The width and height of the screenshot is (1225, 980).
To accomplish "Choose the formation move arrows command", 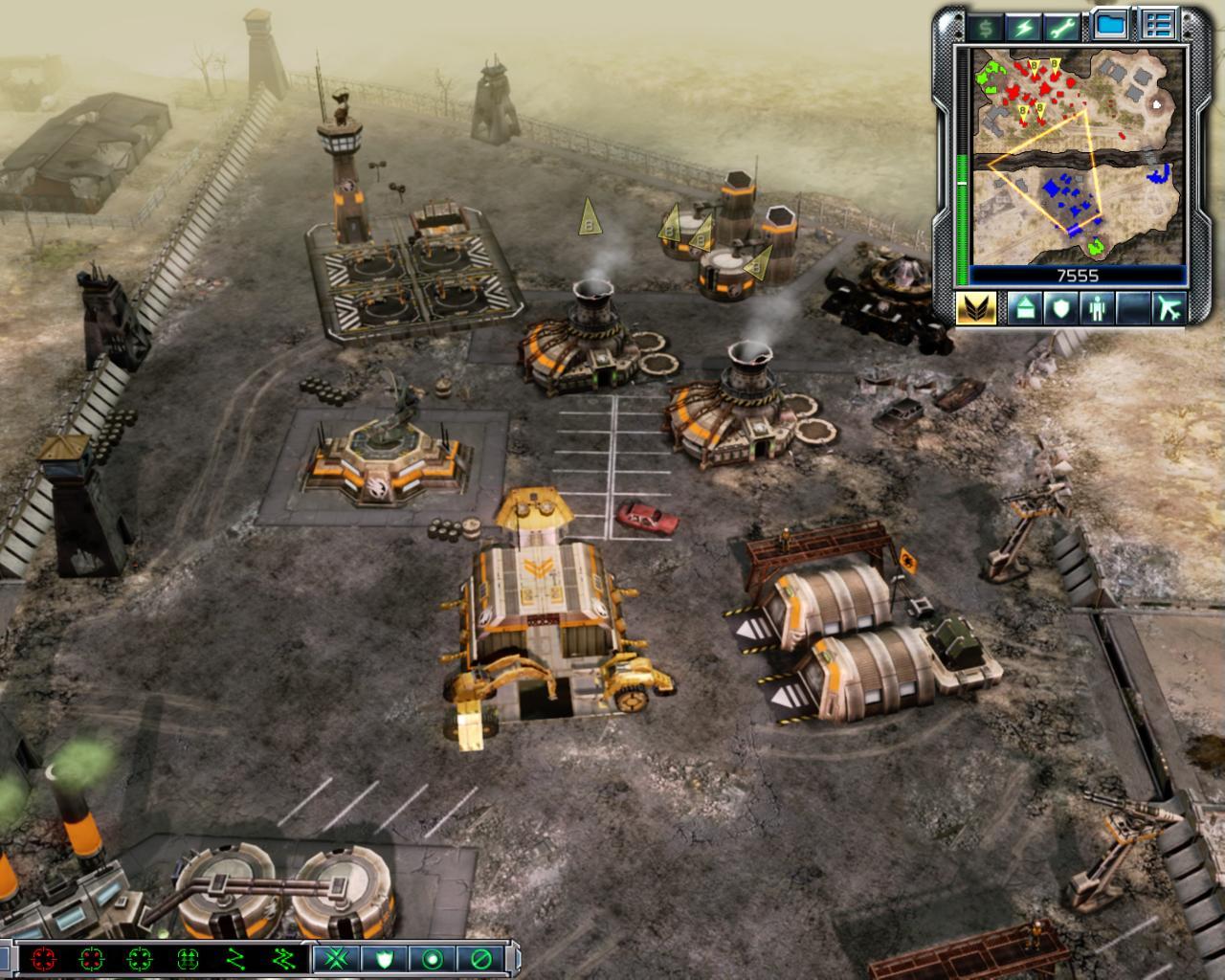I will [x=188, y=958].
